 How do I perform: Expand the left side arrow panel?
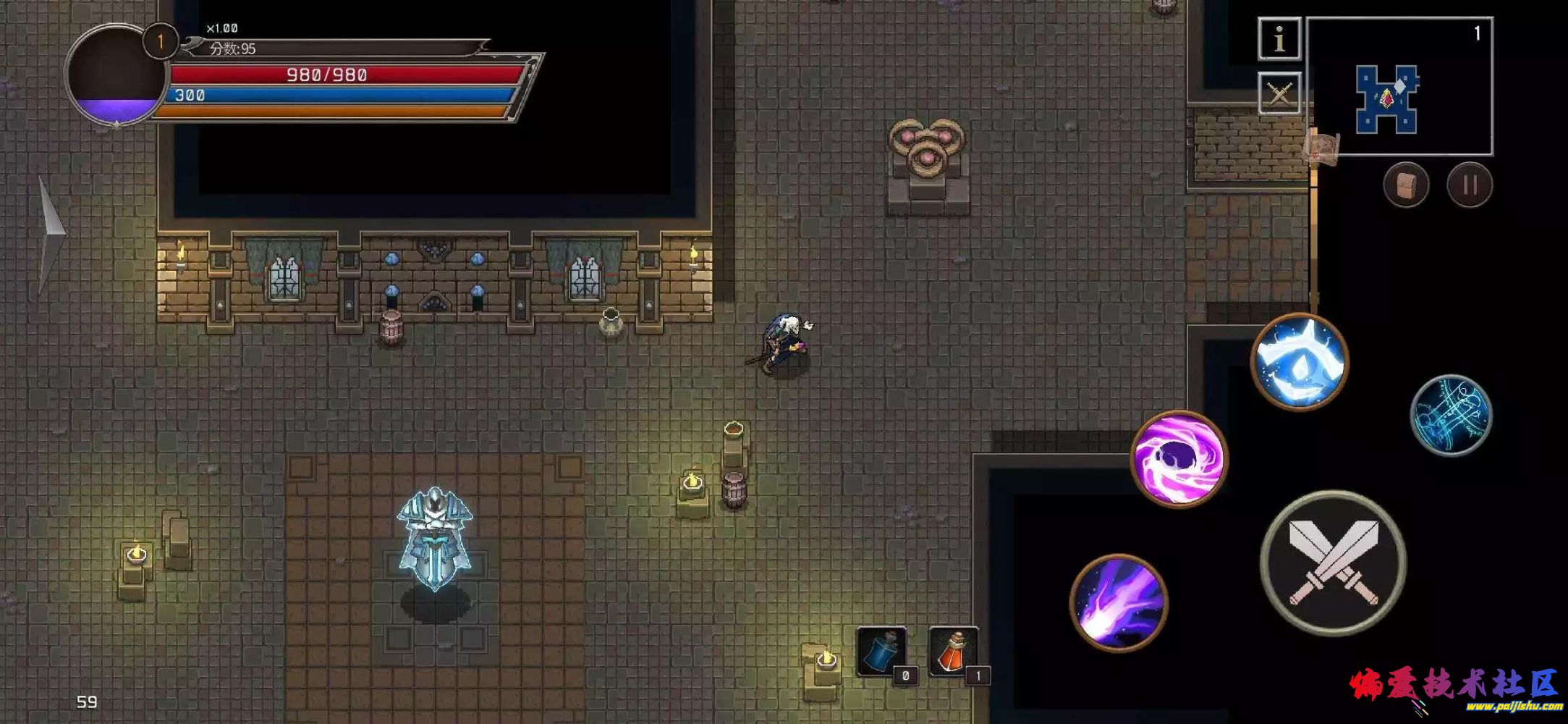[49, 233]
